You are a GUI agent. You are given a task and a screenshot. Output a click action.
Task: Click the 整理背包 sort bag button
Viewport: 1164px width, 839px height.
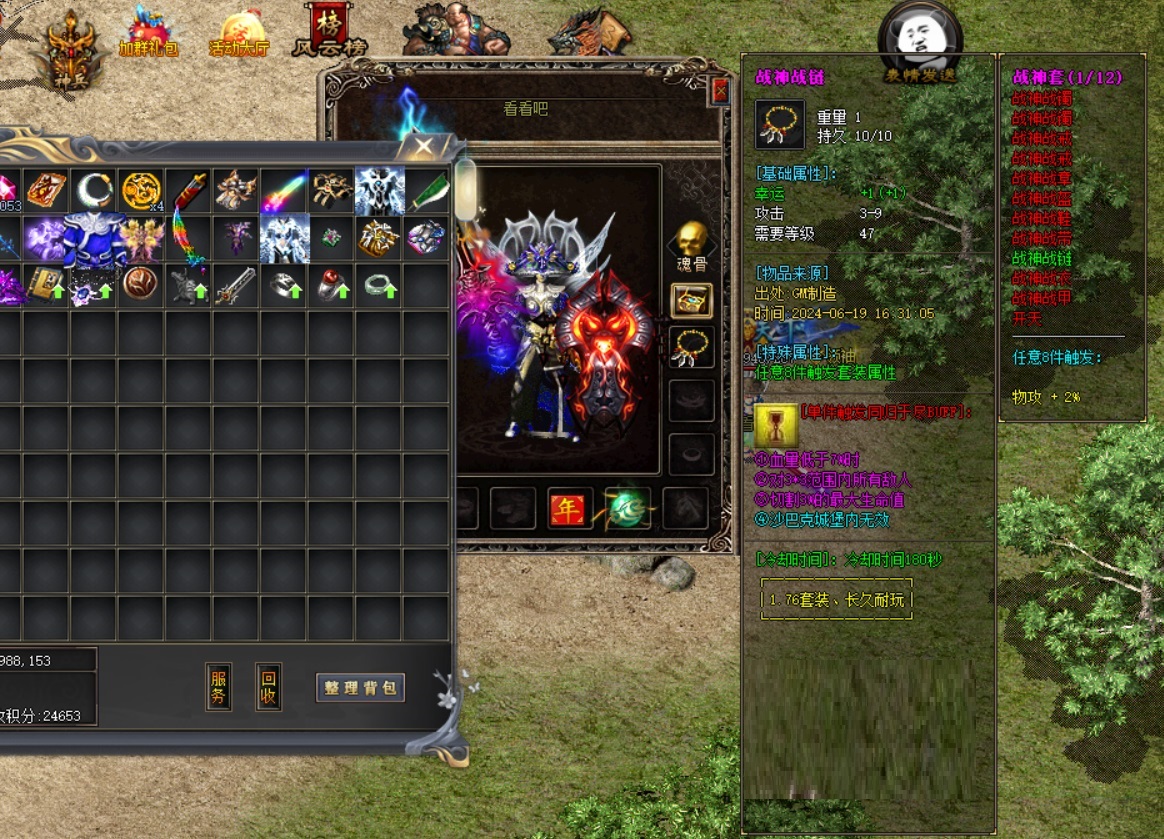360,688
